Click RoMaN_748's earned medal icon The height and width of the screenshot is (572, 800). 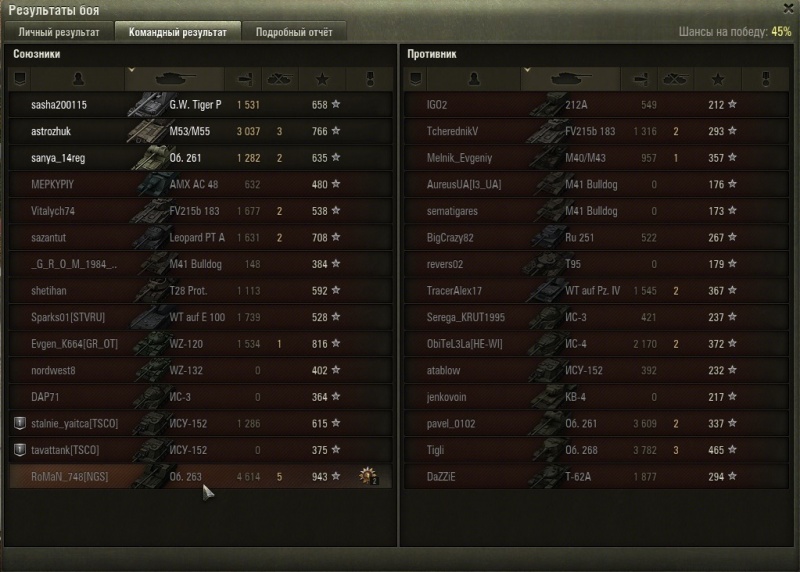pos(368,477)
